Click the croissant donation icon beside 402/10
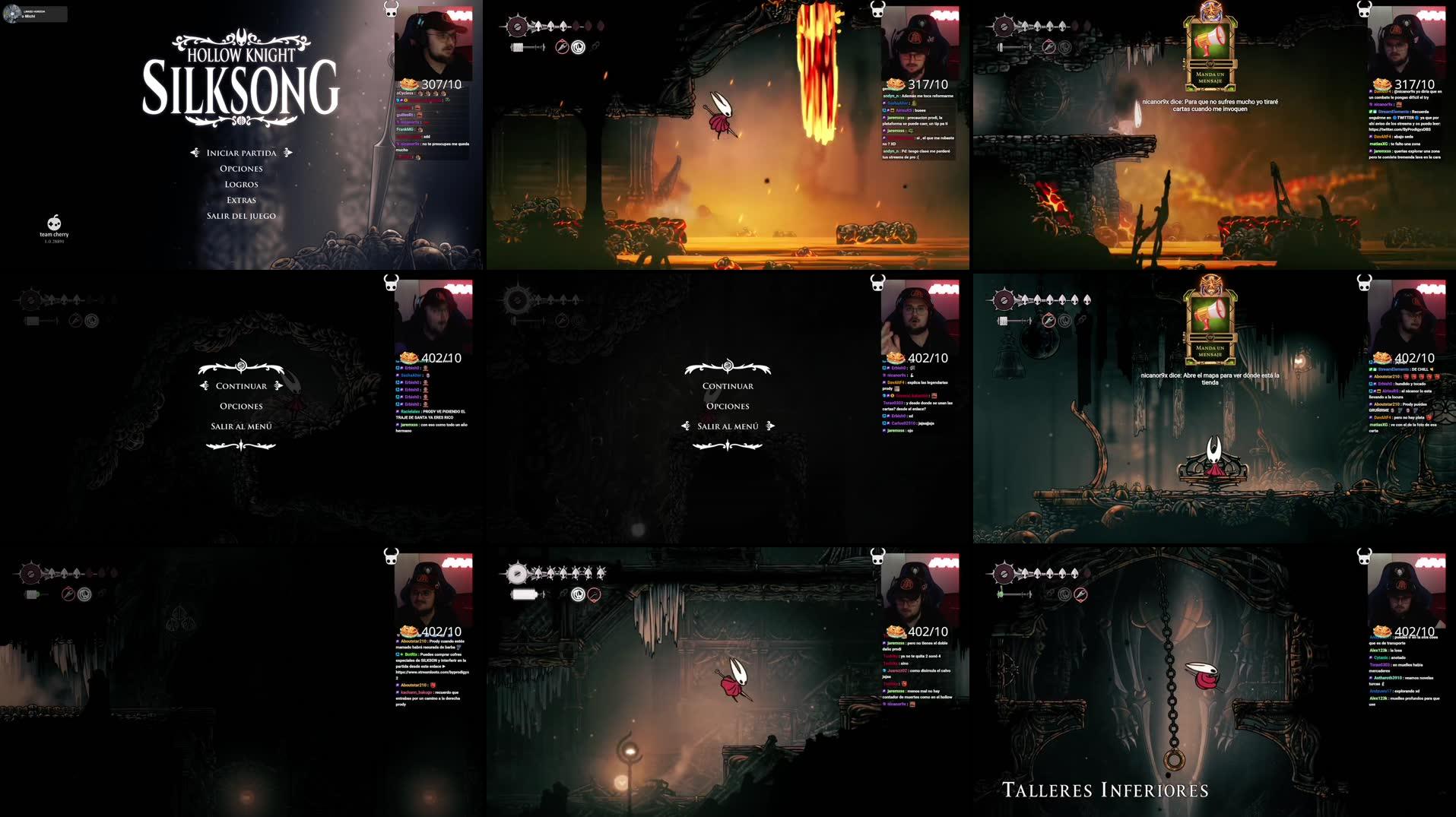The width and height of the screenshot is (1456, 817). [408, 357]
